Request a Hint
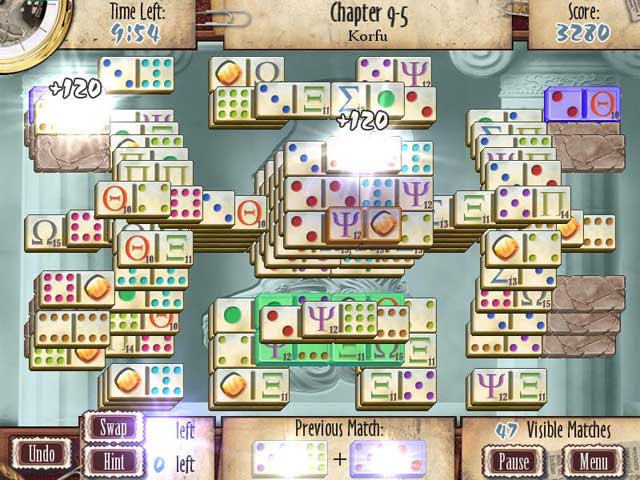The image size is (640, 480). pos(115,461)
